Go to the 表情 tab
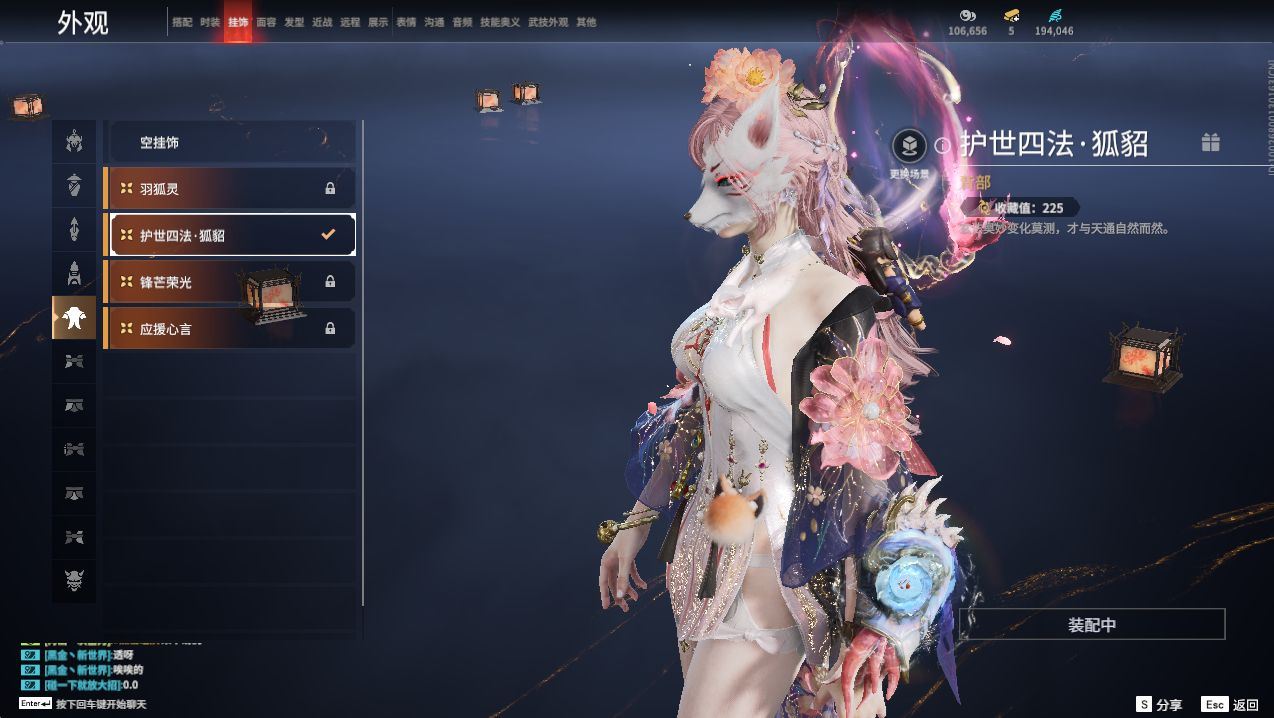 tap(406, 22)
